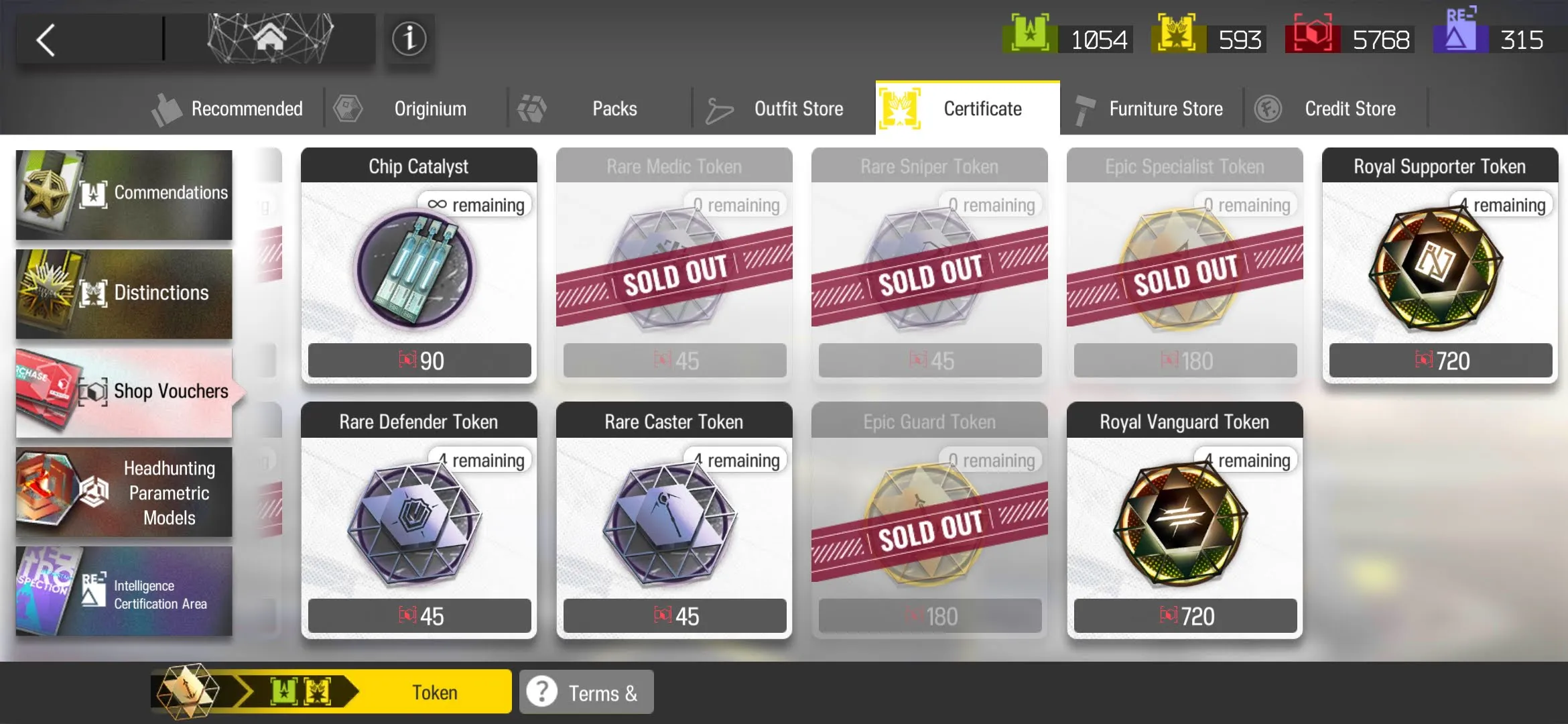Image resolution: width=1568 pixels, height=724 pixels.
Task: Switch to the Credit Store tab
Action: (x=1333, y=109)
